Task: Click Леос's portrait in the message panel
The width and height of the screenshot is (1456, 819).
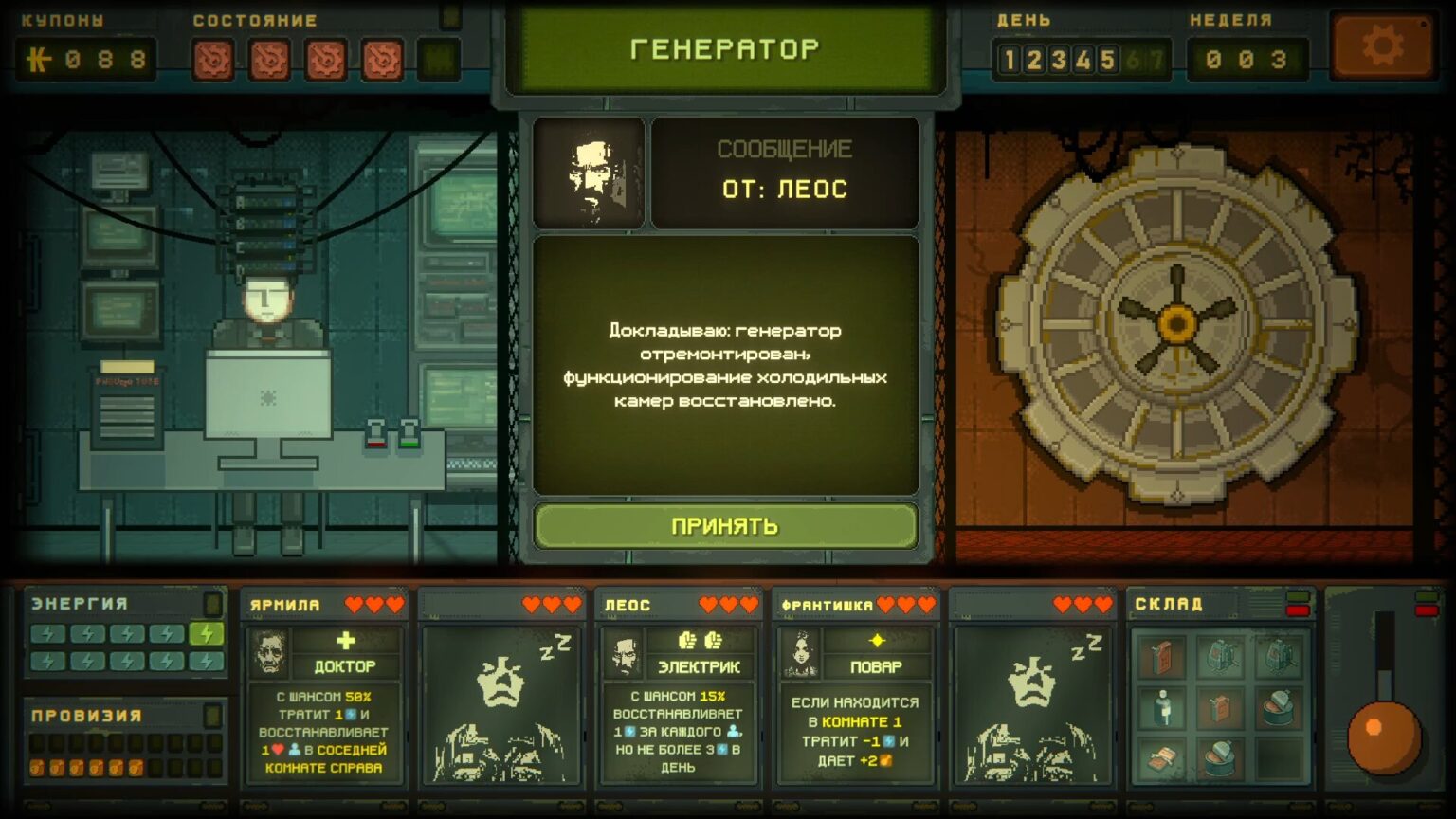Action: click(590, 173)
